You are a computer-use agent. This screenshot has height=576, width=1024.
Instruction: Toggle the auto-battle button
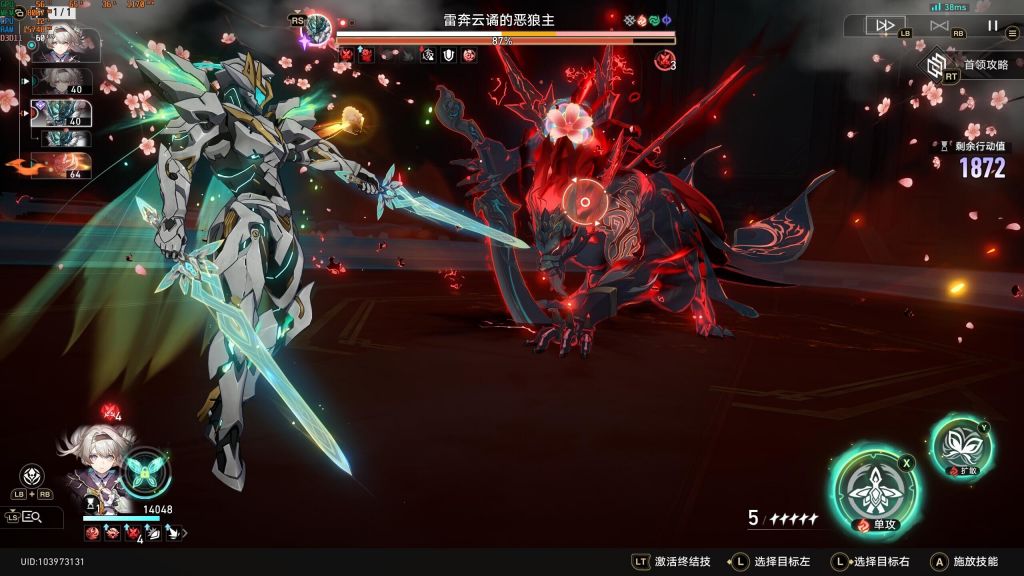point(938,25)
